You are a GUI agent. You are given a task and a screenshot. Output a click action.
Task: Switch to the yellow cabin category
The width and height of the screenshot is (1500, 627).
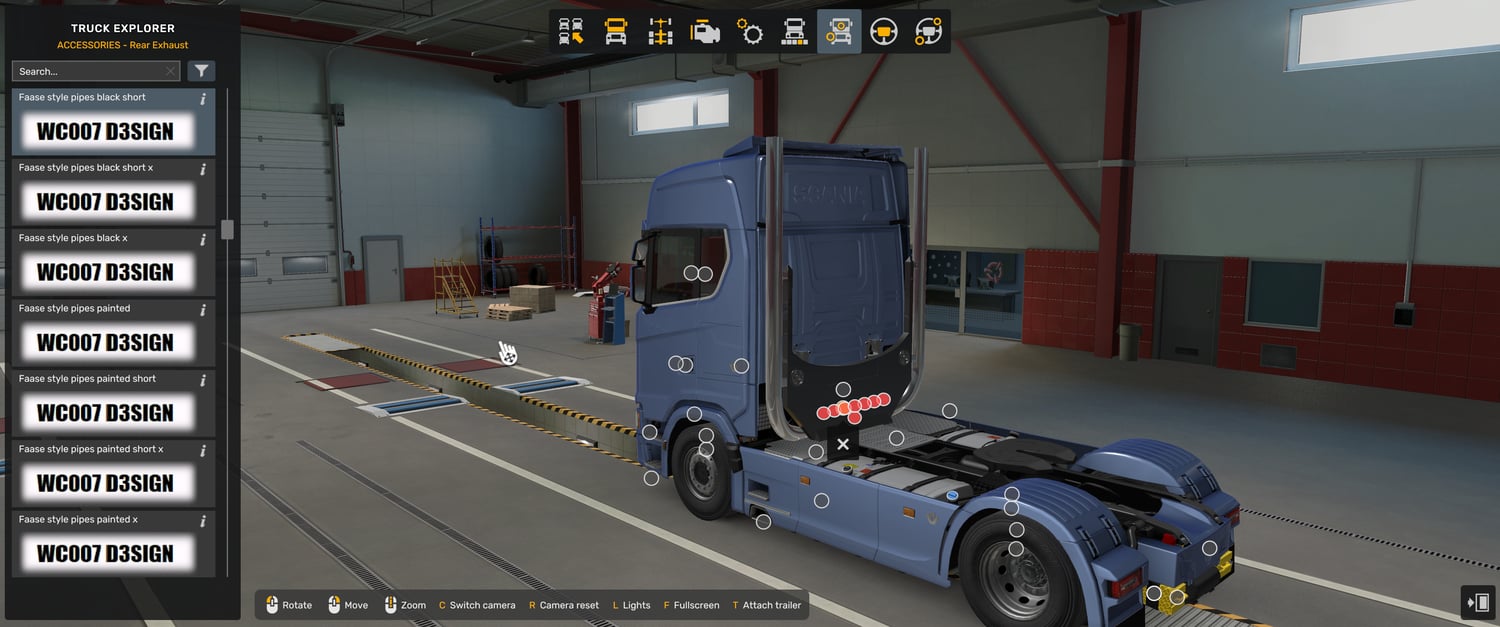616,32
